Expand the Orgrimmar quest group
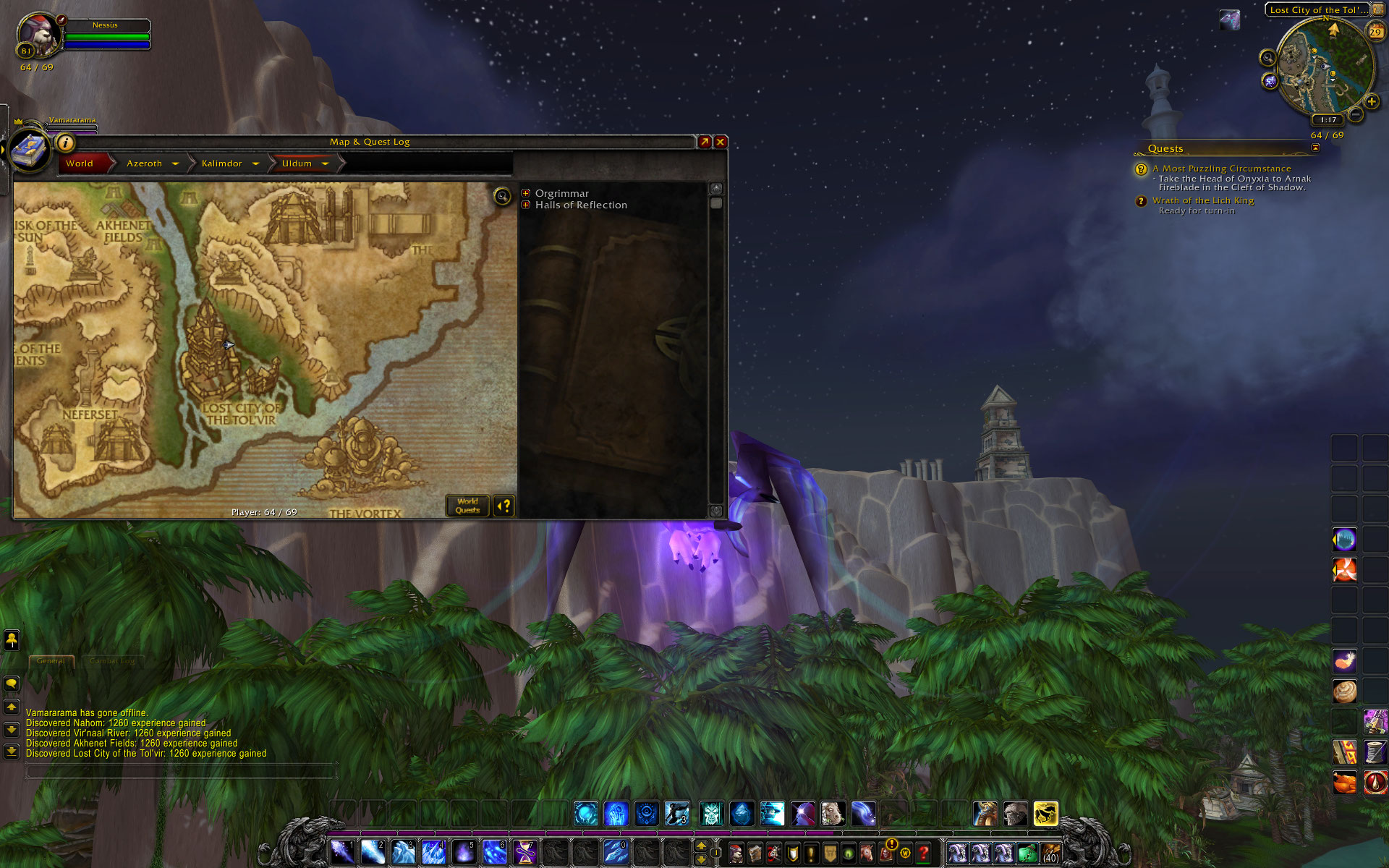Screen dimensions: 1389x868 tap(526, 193)
